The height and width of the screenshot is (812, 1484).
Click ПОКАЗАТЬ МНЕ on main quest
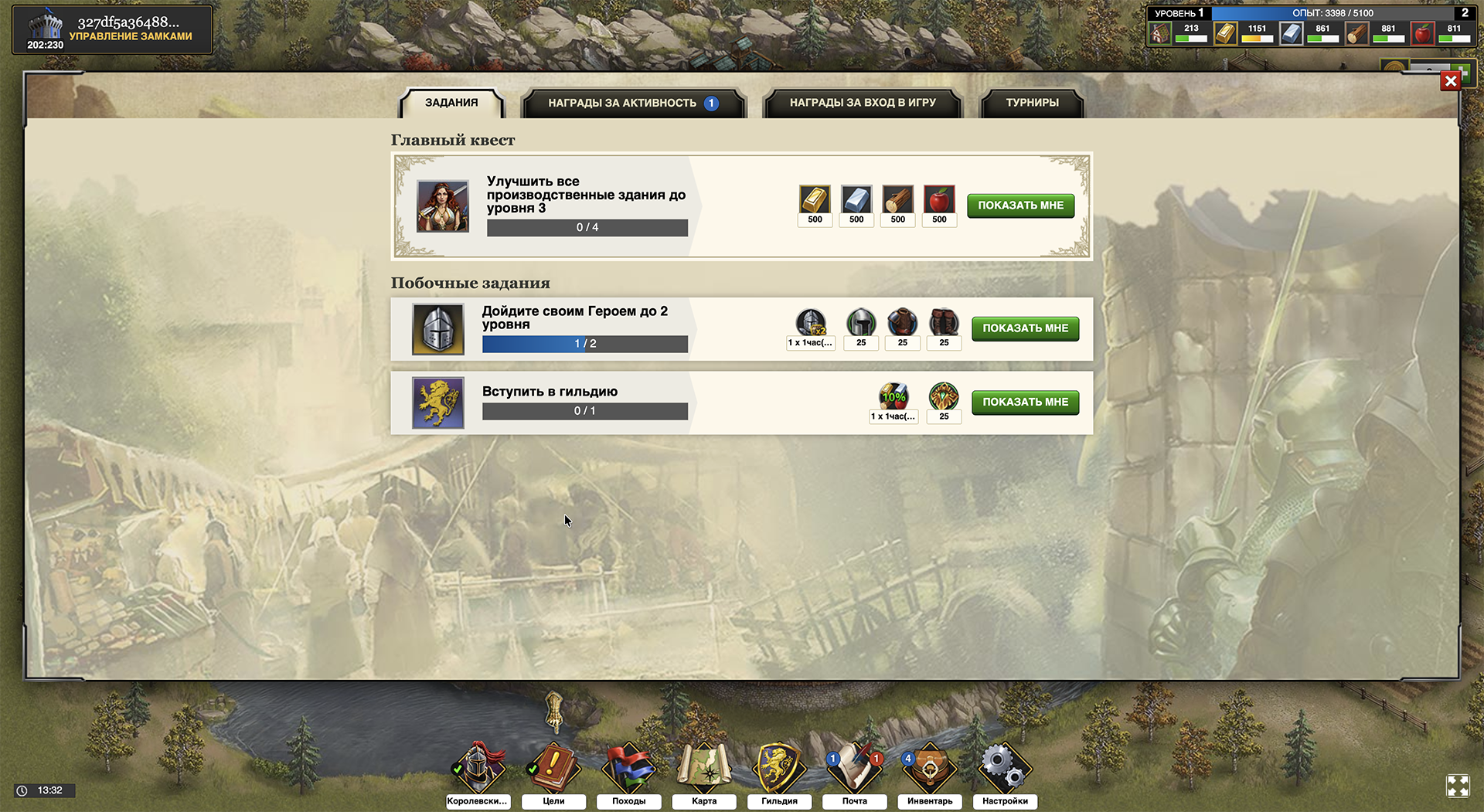point(1020,205)
